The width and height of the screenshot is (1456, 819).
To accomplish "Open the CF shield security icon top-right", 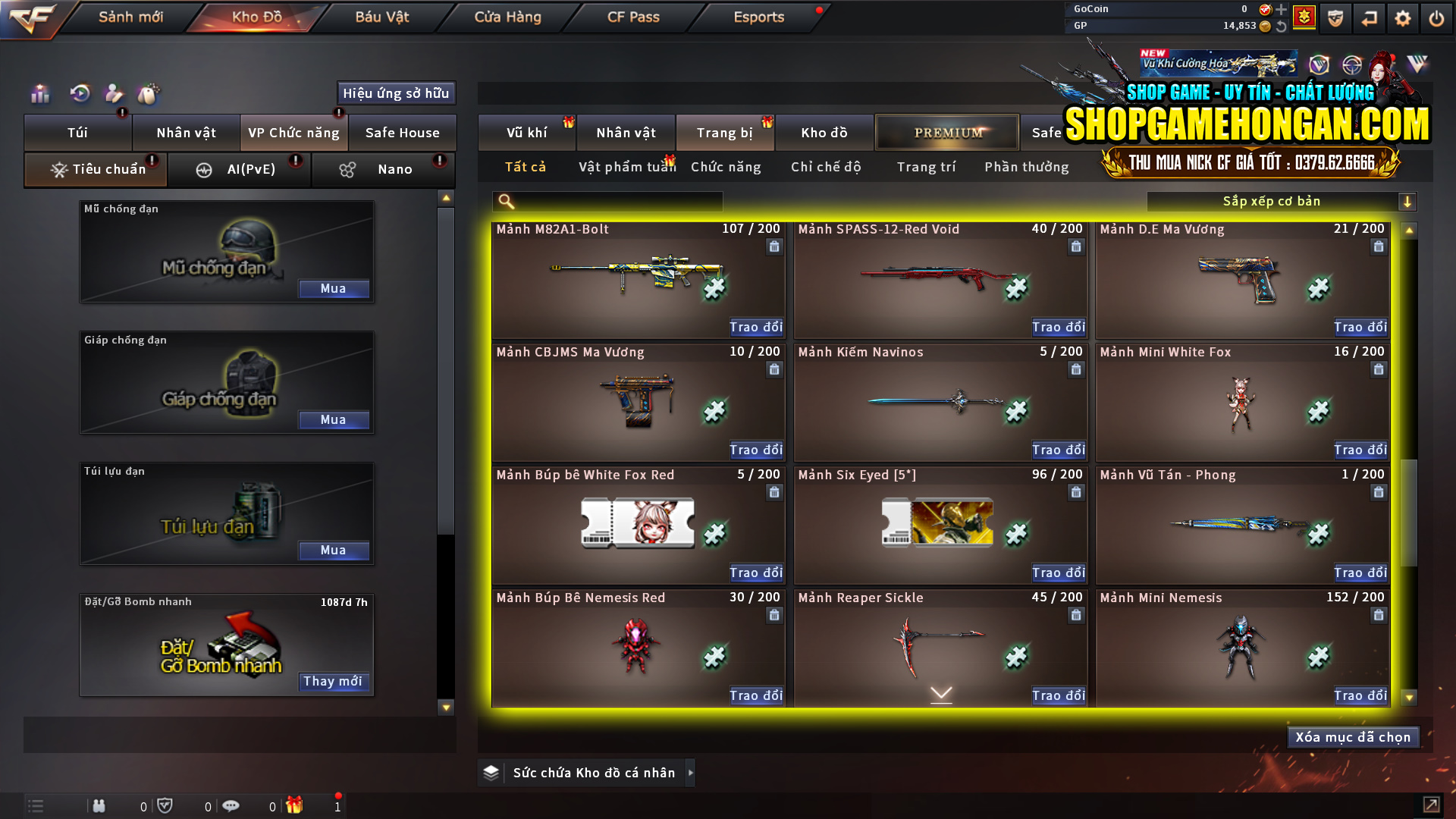I will [1335, 18].
